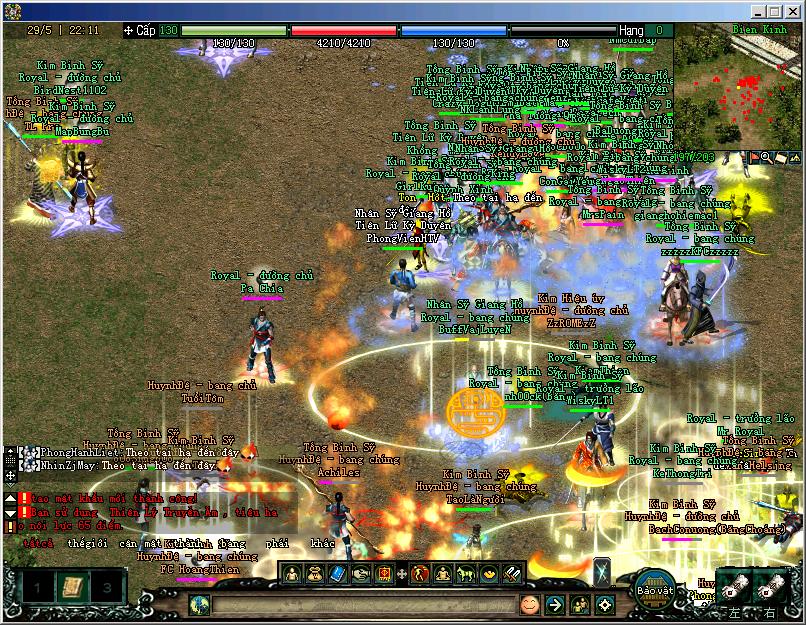The height and width of the screenshot is (625, 806).
Task: Minimize the game window
Action: tap(758, 11)
